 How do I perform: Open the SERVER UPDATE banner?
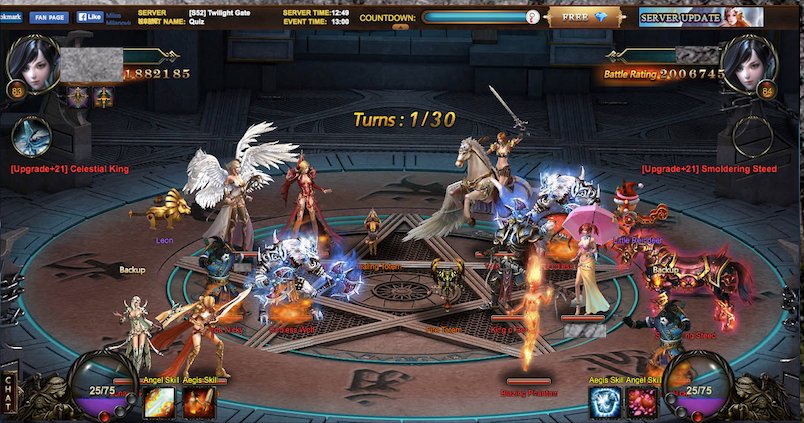[x=700, y=17]
